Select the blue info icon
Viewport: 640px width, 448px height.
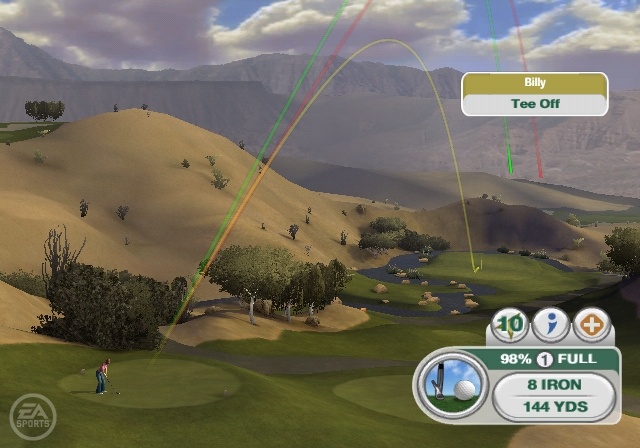pos(550,325)
